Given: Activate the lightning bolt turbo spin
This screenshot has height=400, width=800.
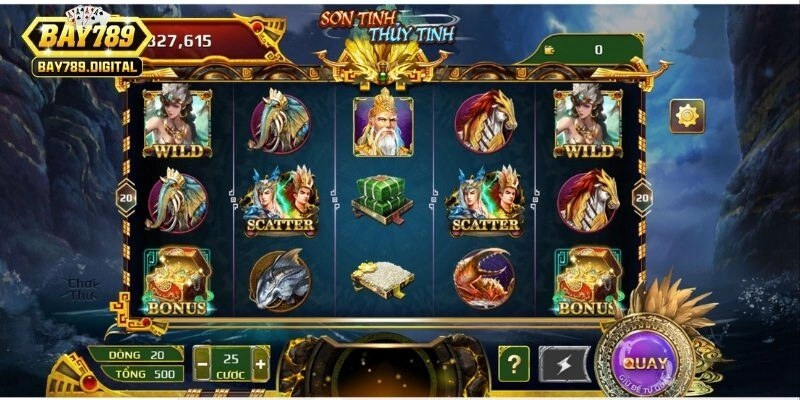Looking at the screenshot, I should pyautogui.click(x=564, y=364).
